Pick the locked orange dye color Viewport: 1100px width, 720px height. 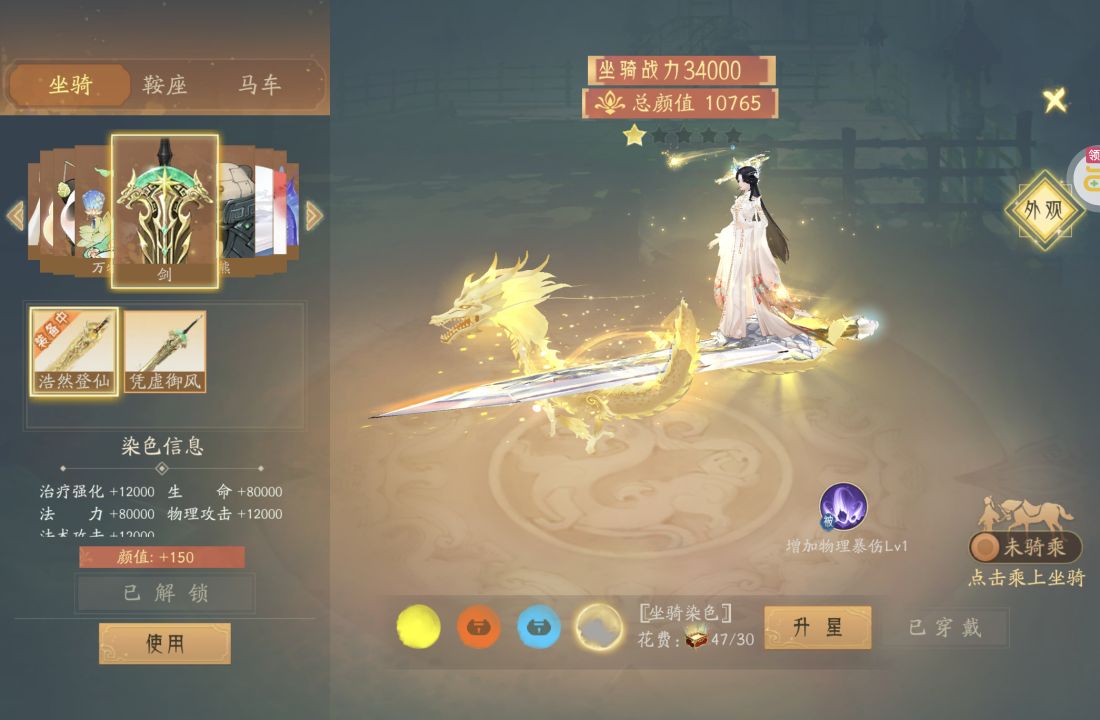point(478,627)
